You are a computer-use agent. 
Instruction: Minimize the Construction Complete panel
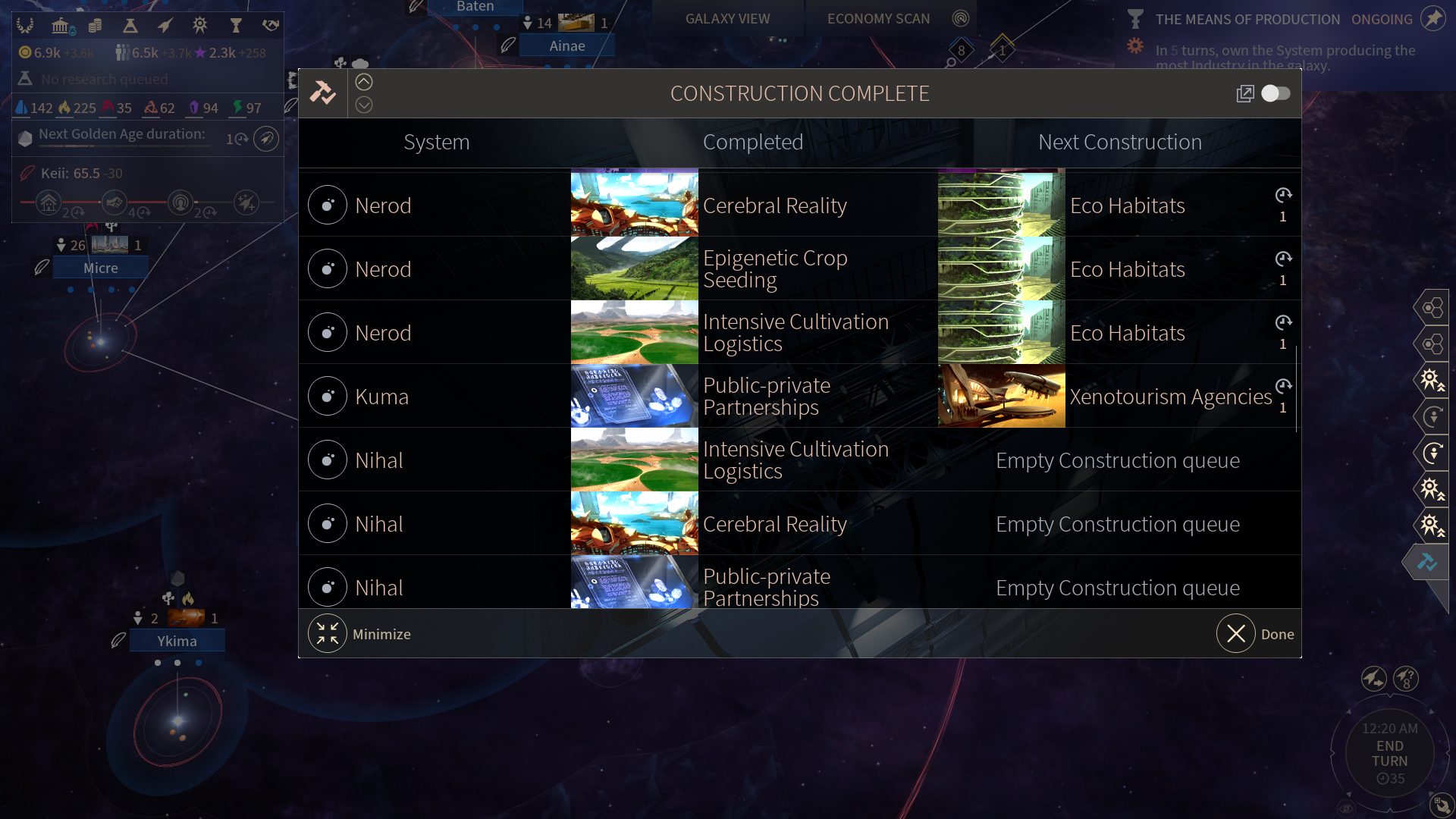tap(328, 634)
